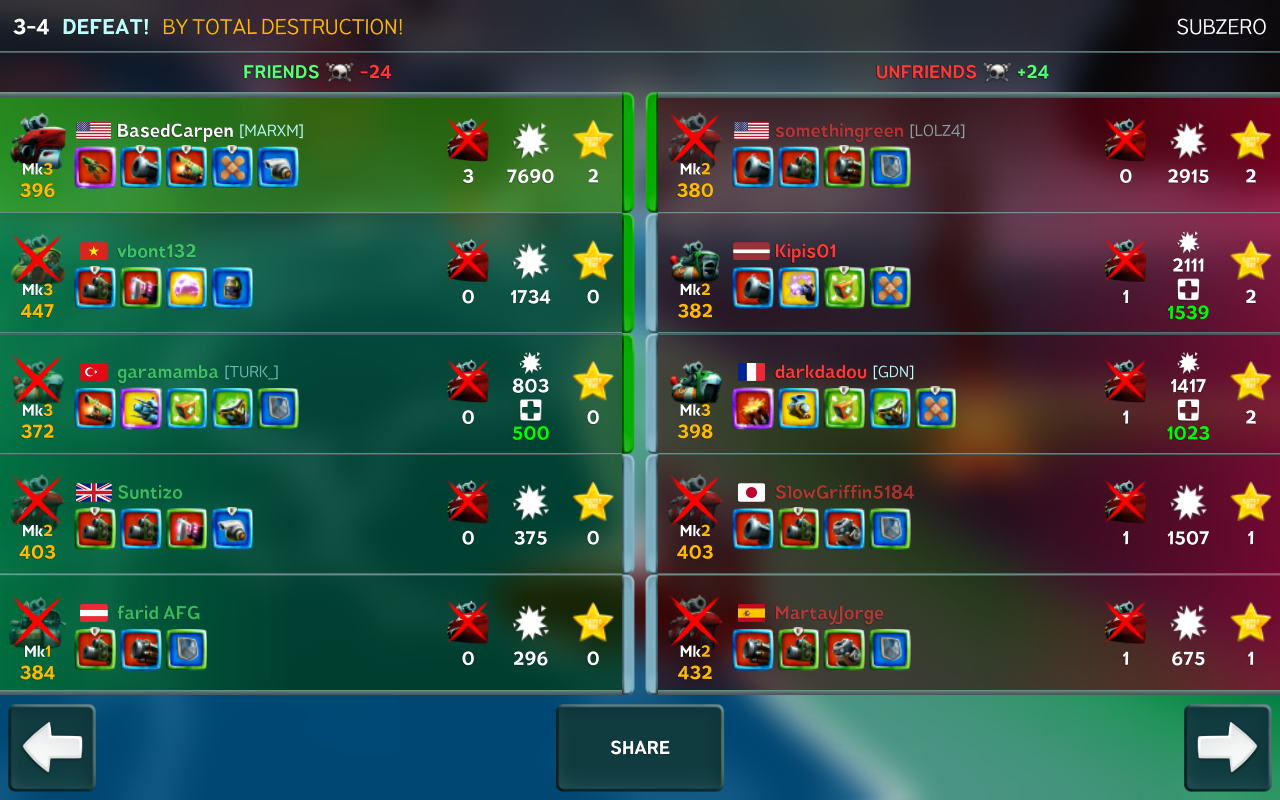Select SlowGriffin5184's player row
This screenshot has width=1280, height=800.
point(965,515)
